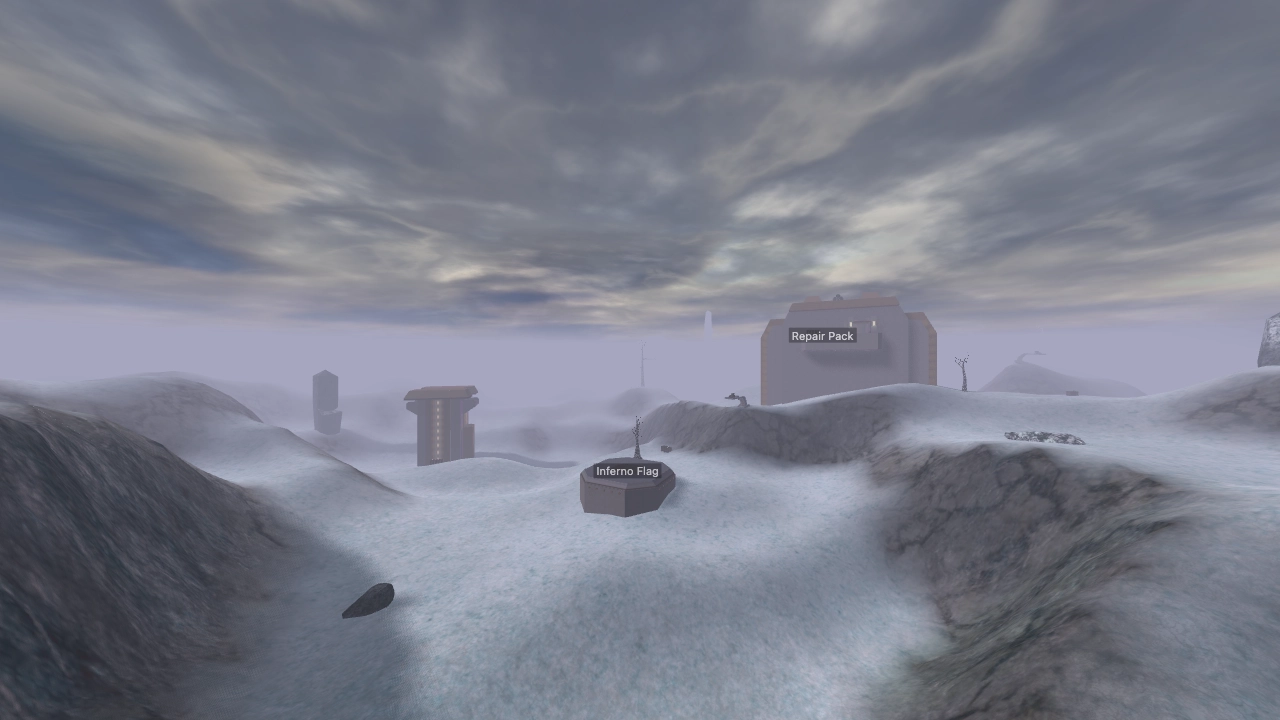This screenshot has width=1280, height=720.
Task: Select the tall monolith at the far right edge
Action: 1268,340
